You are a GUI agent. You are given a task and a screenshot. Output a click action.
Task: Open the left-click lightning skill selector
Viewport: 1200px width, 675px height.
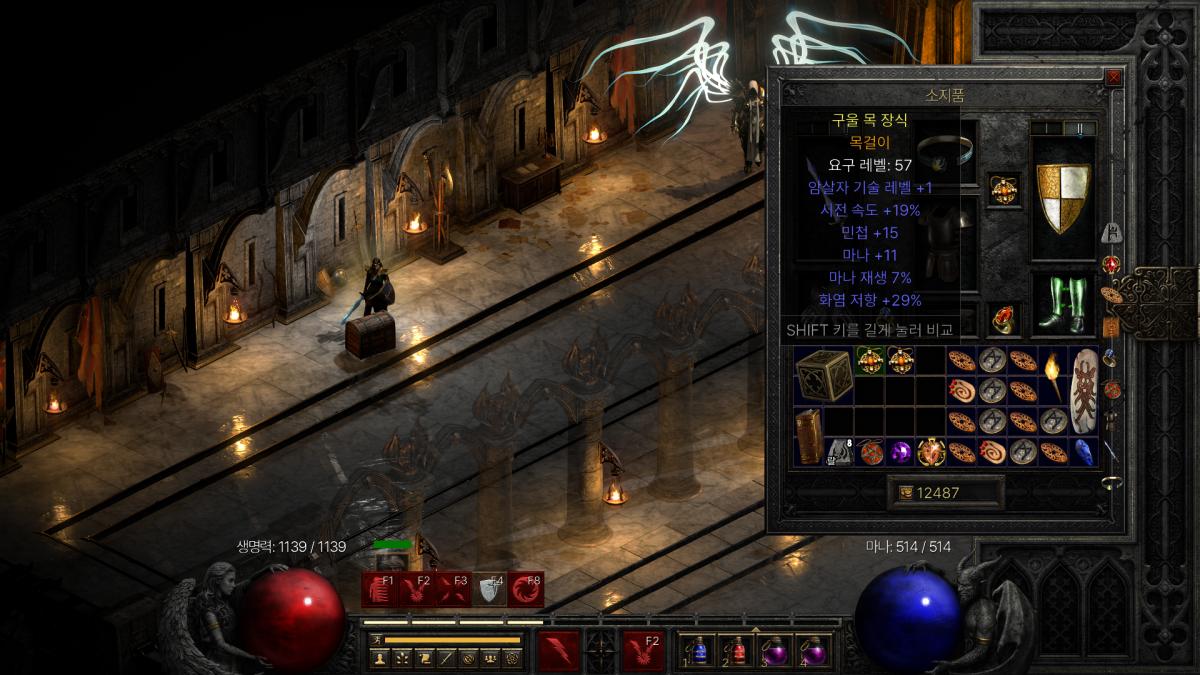tap(558, 651)
